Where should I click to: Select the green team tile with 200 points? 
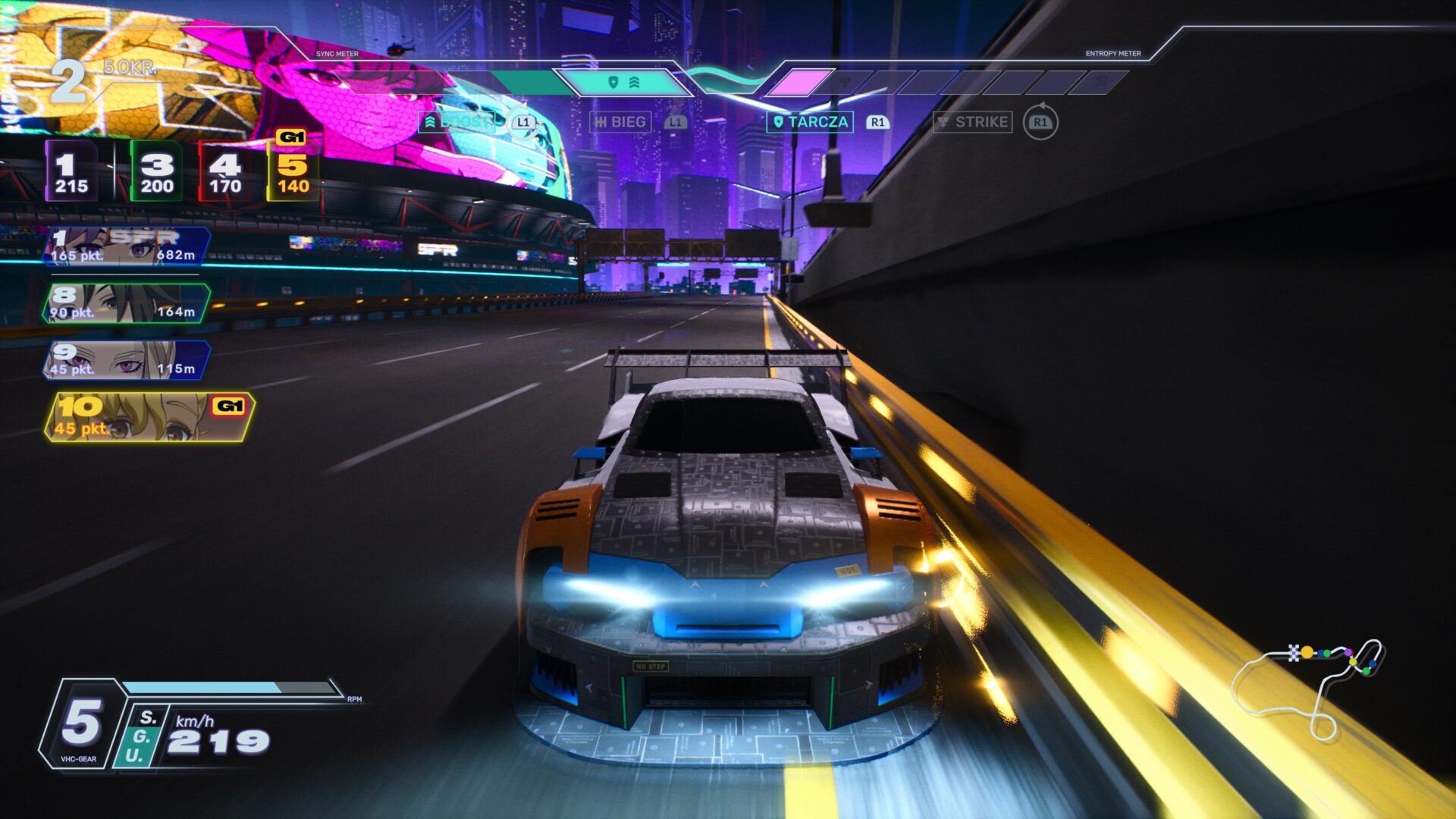156,171
